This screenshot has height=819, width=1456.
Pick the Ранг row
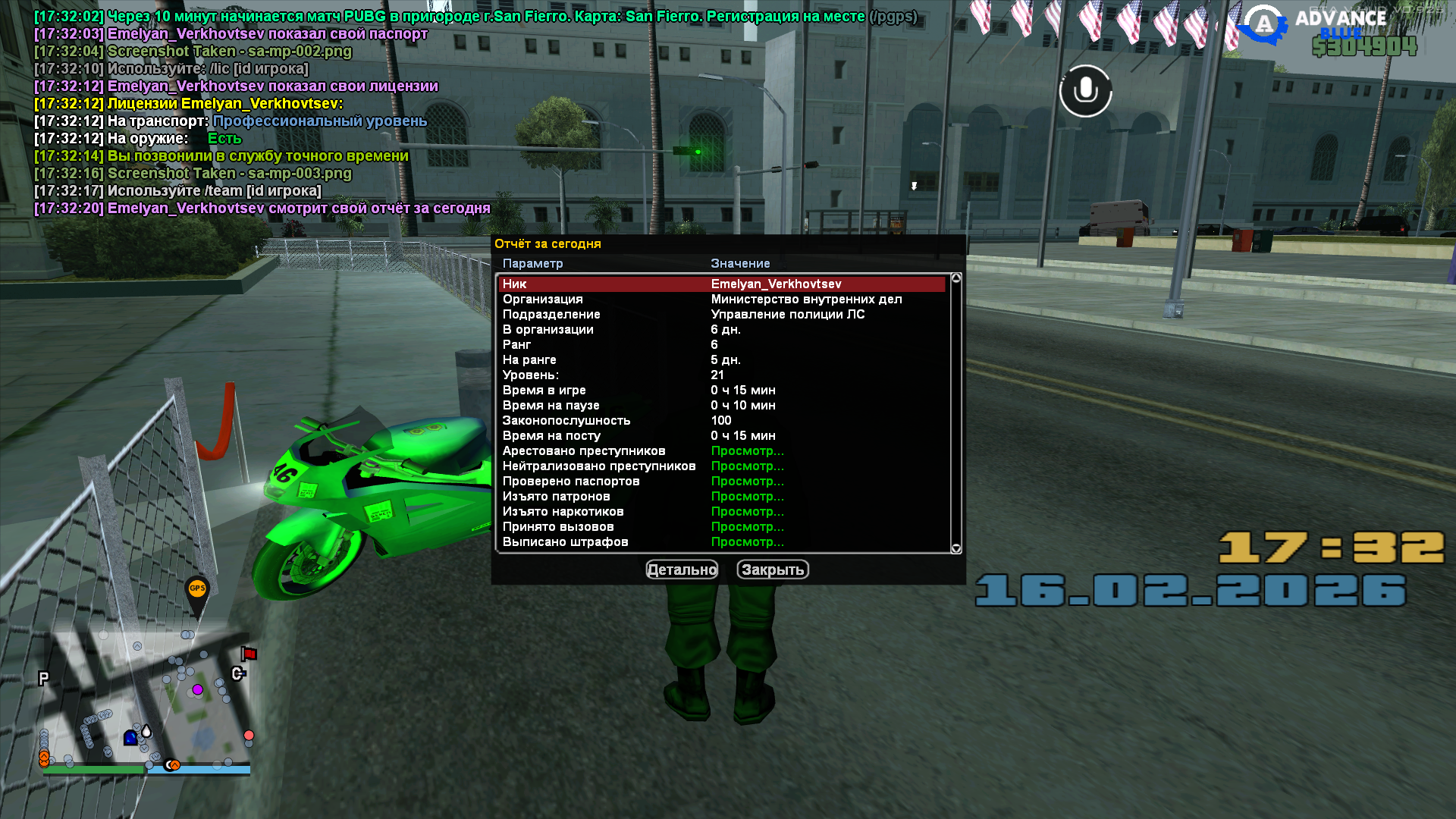pyautogui.click(x=720, y=344)
